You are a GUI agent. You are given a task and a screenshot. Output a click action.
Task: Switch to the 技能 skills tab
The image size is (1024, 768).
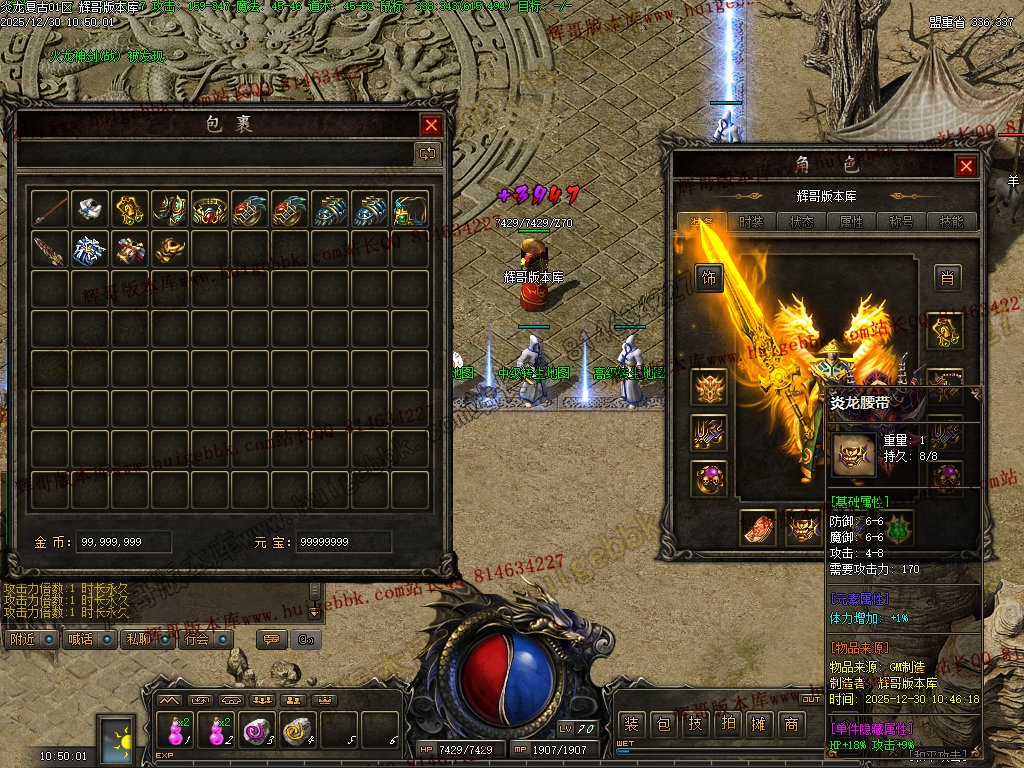point(951,222)
